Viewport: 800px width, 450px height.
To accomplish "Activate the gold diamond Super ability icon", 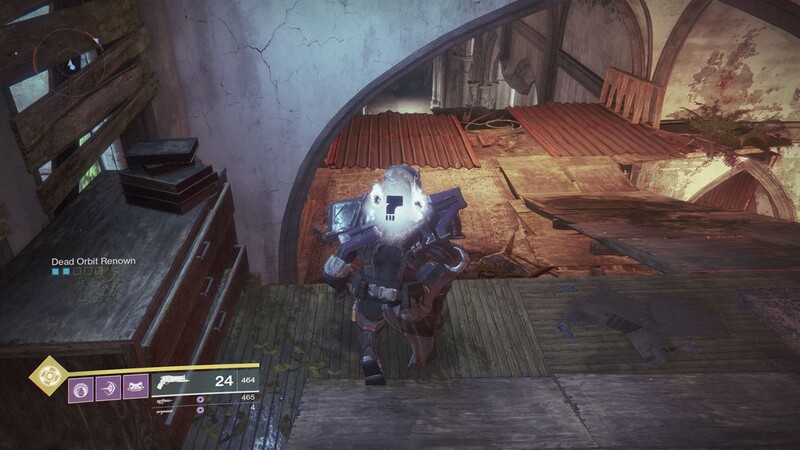I will point(46,375).
